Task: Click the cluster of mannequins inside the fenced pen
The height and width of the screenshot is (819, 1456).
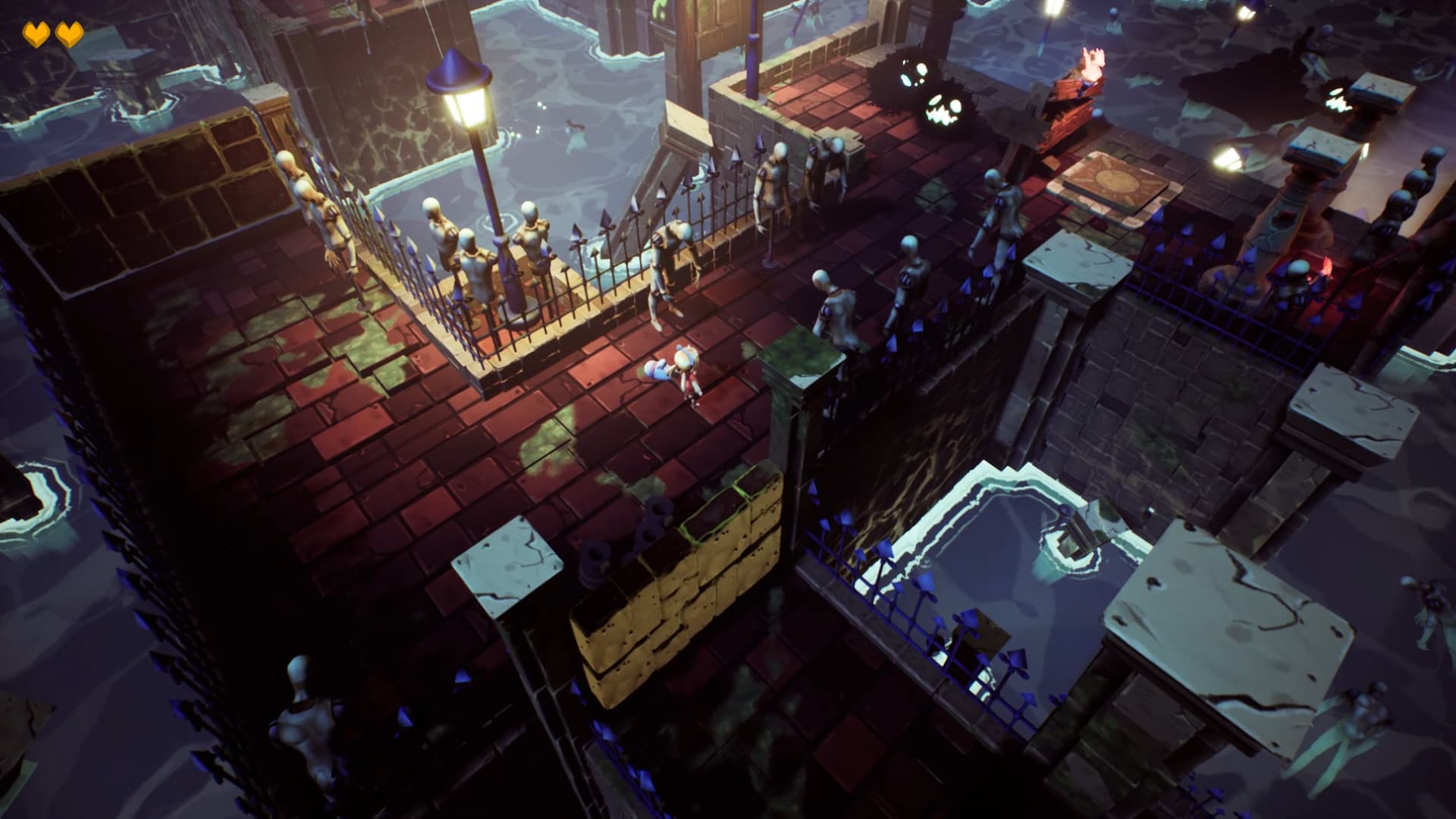Action: pyautogui.click(x=493, y=250)
